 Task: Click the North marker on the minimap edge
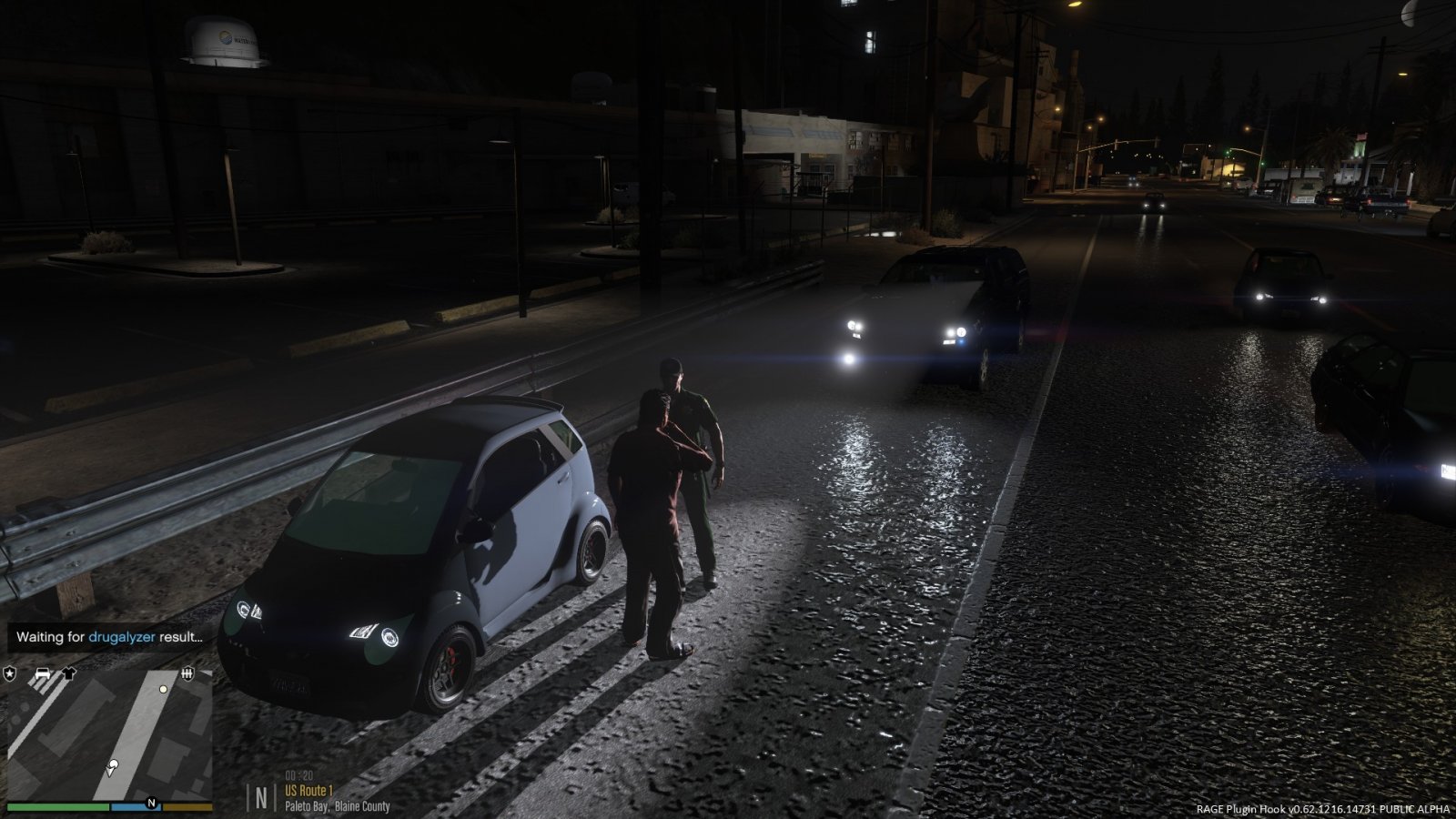point(151,803)
